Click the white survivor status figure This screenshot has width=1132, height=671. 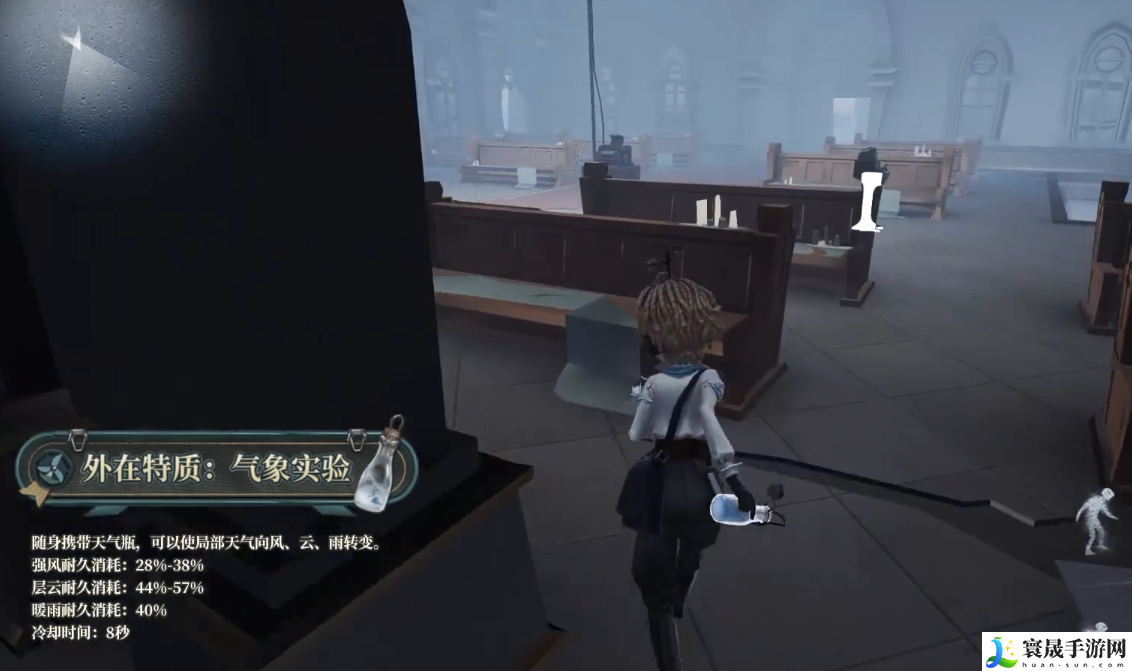coord(1095,520)
